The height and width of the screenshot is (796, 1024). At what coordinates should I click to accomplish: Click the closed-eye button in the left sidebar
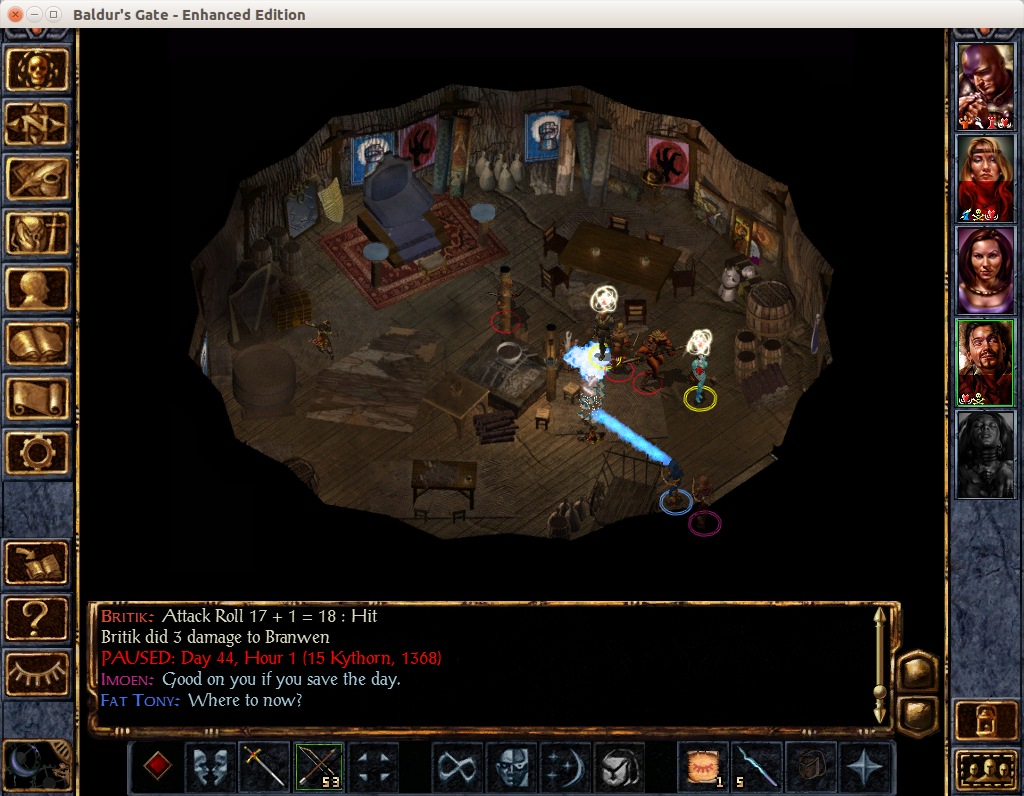(x=38, y=673)
